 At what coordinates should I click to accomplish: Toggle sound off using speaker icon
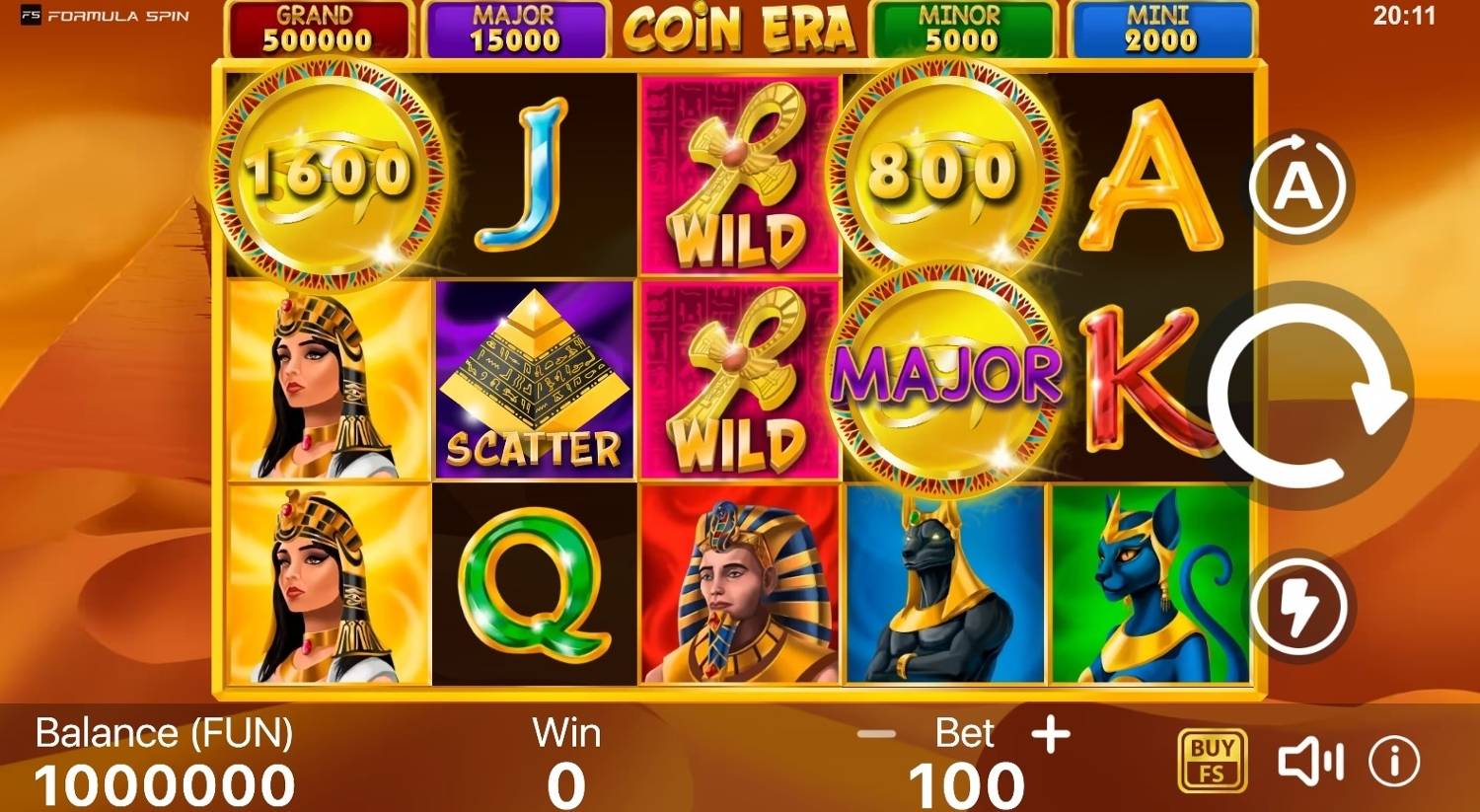tap(1312, 758)
